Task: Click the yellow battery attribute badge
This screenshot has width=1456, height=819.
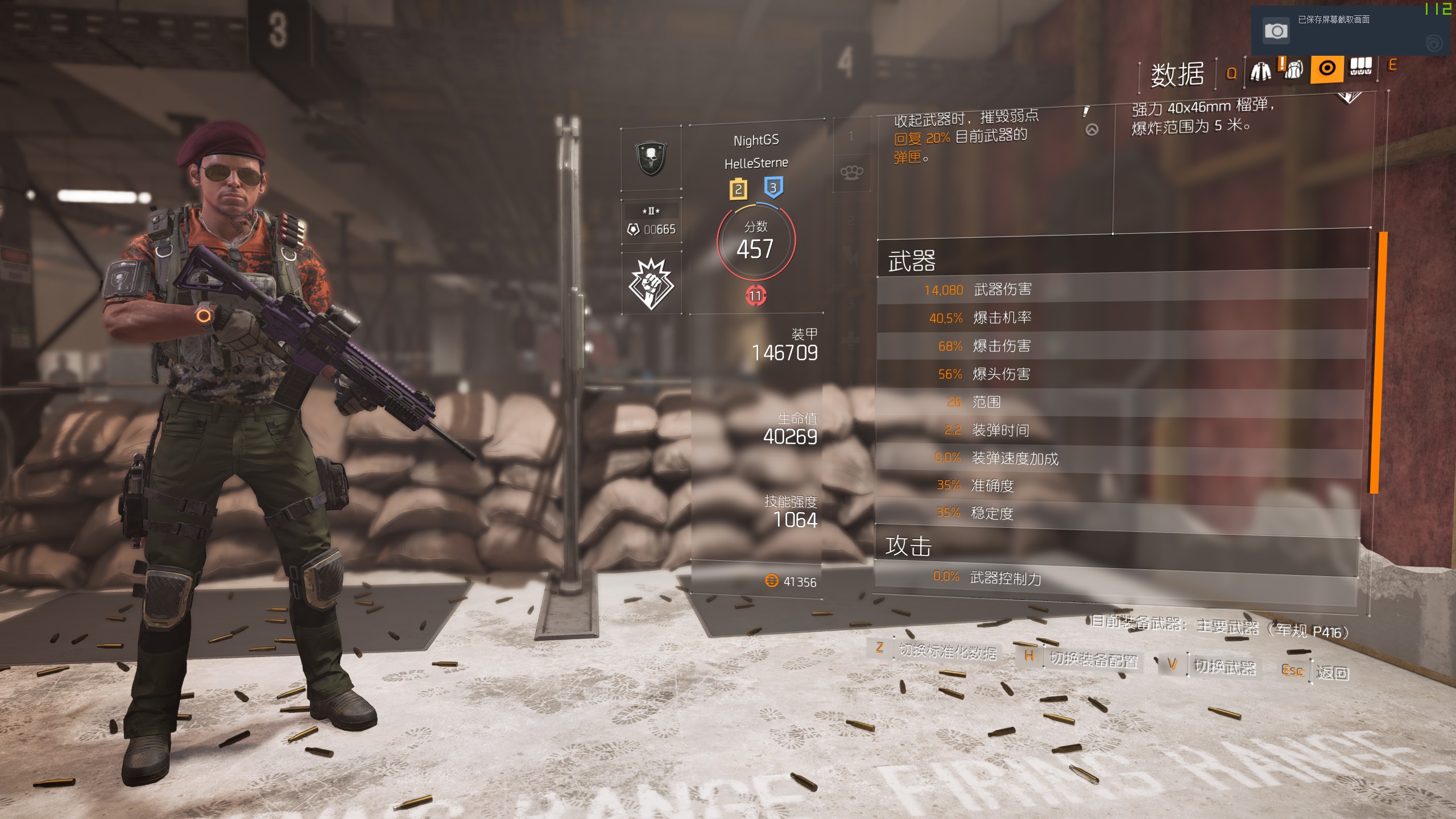Action: [738, 189]
